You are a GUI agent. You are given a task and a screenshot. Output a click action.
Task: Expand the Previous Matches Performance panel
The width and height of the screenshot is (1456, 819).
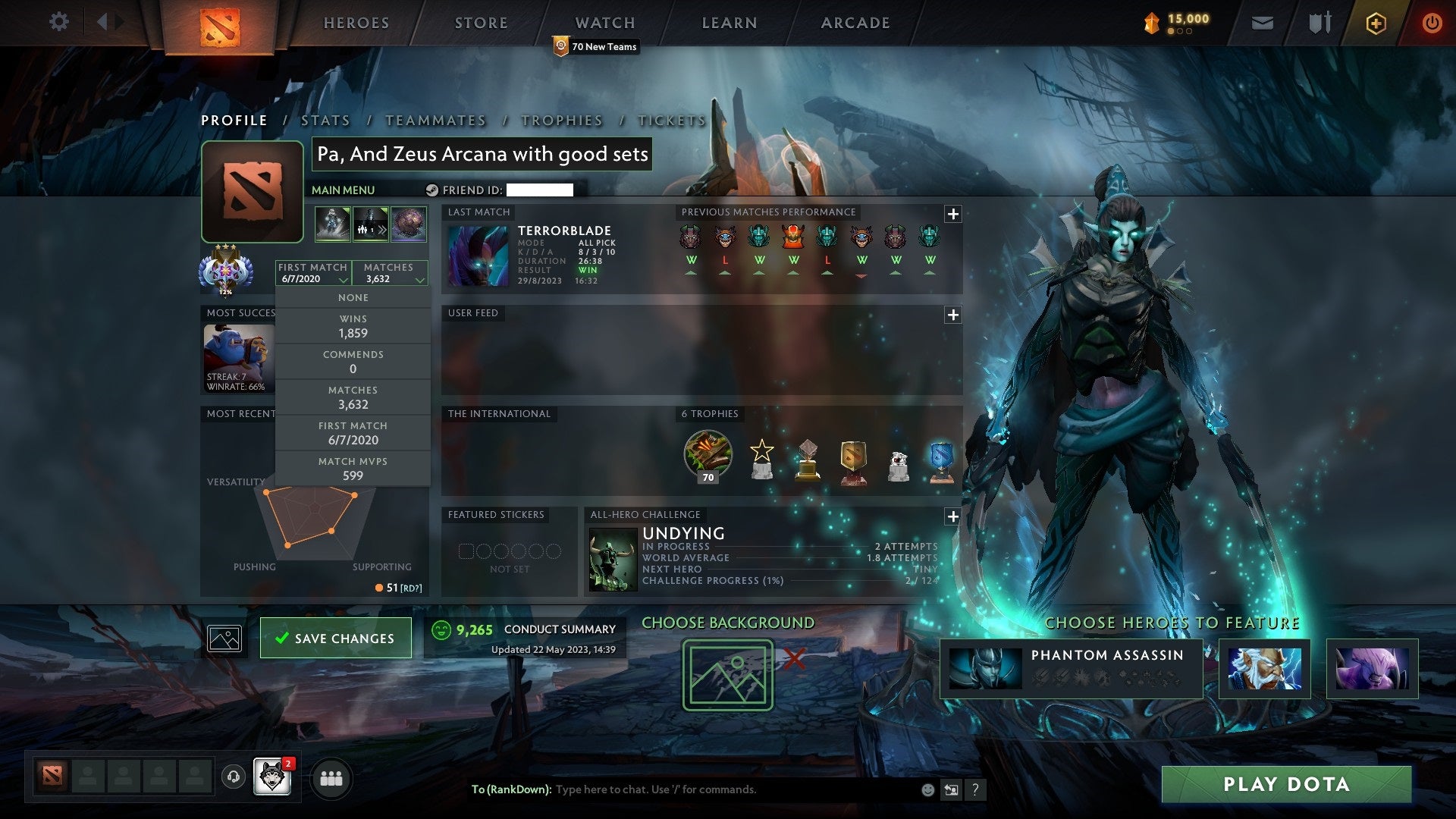953,214
